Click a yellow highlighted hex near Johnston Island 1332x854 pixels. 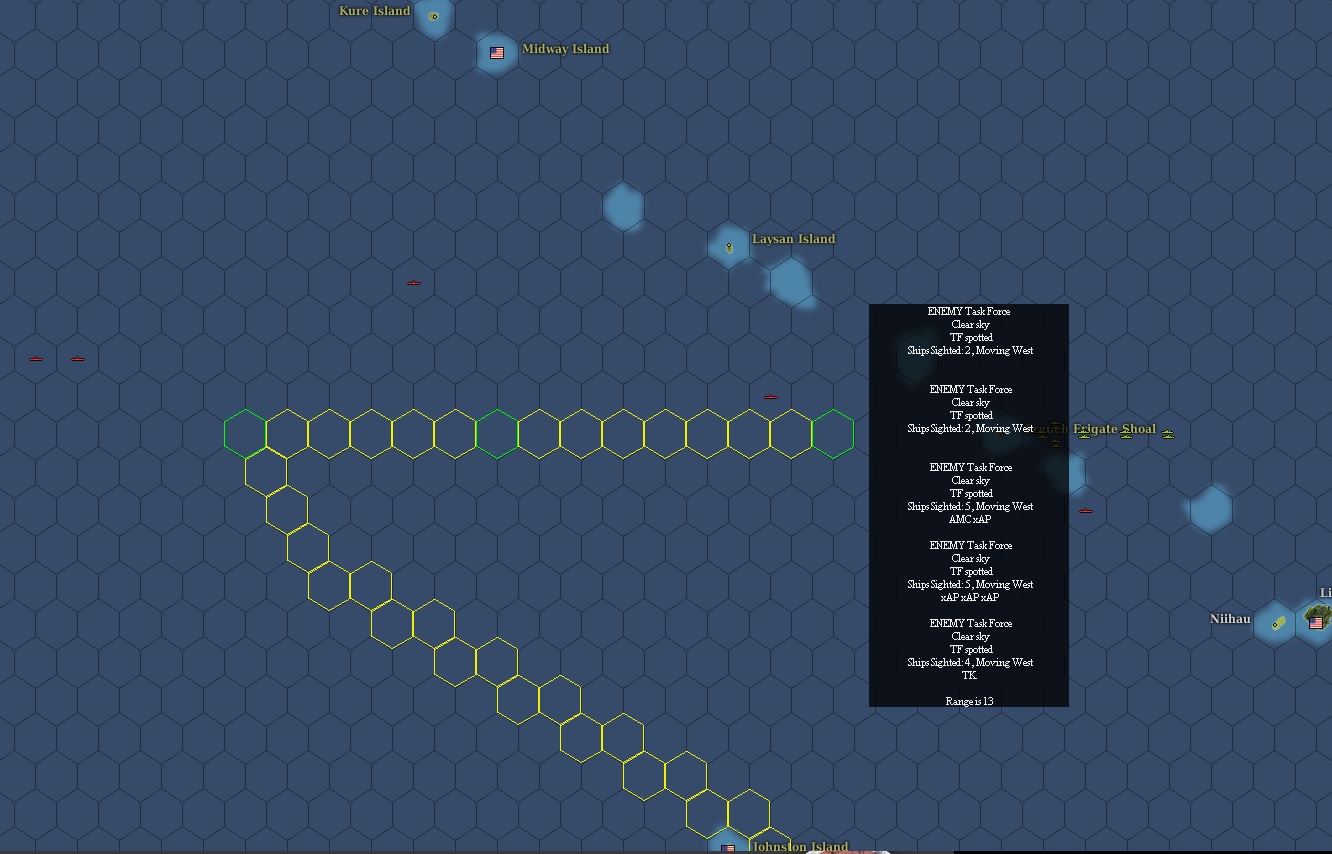point(707,812)
